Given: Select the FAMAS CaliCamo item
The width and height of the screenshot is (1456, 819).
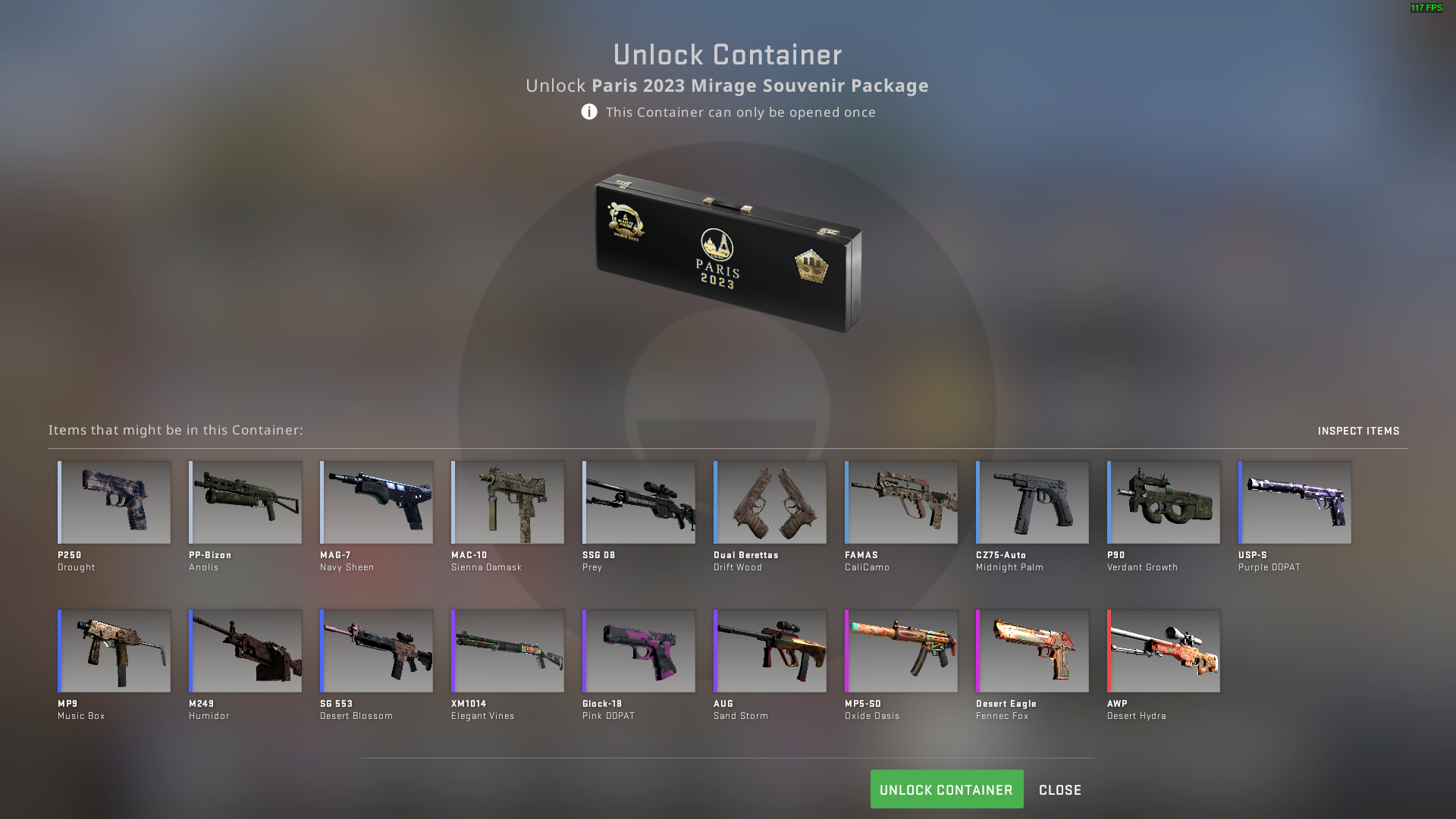Looking at the screenshot, I should click(900, 502).
